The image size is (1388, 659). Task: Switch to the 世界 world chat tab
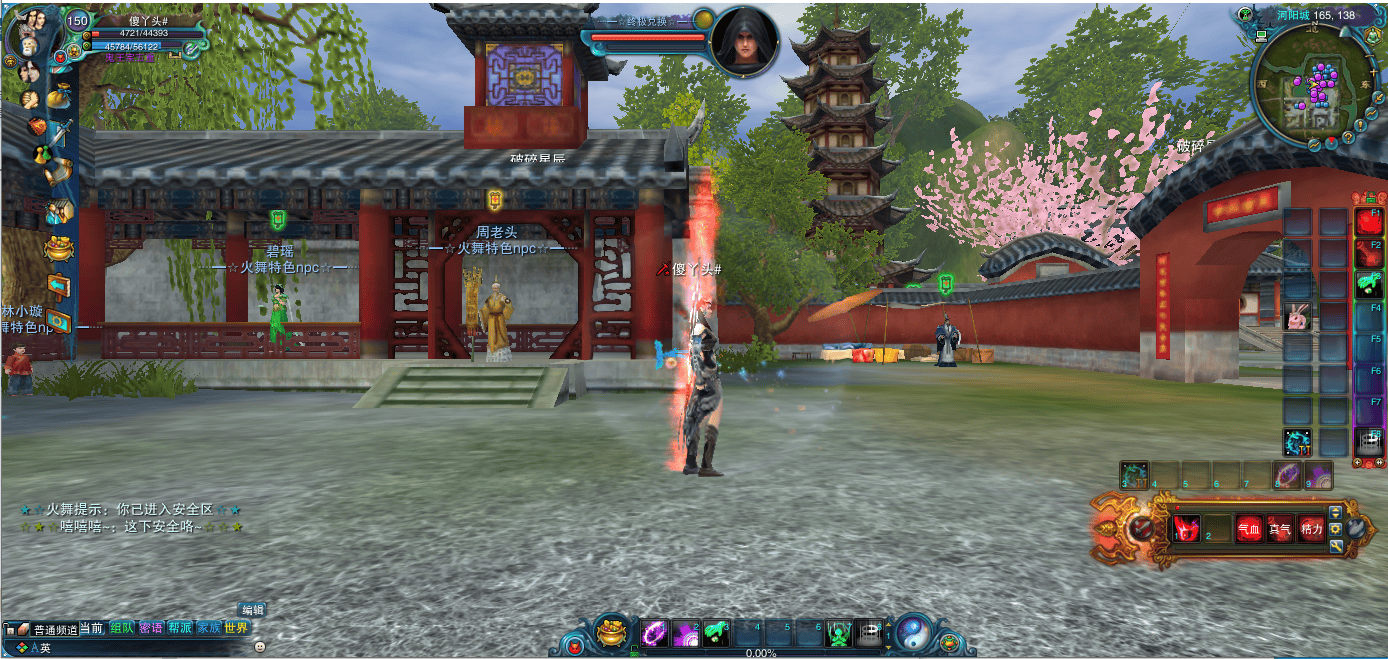236,628
